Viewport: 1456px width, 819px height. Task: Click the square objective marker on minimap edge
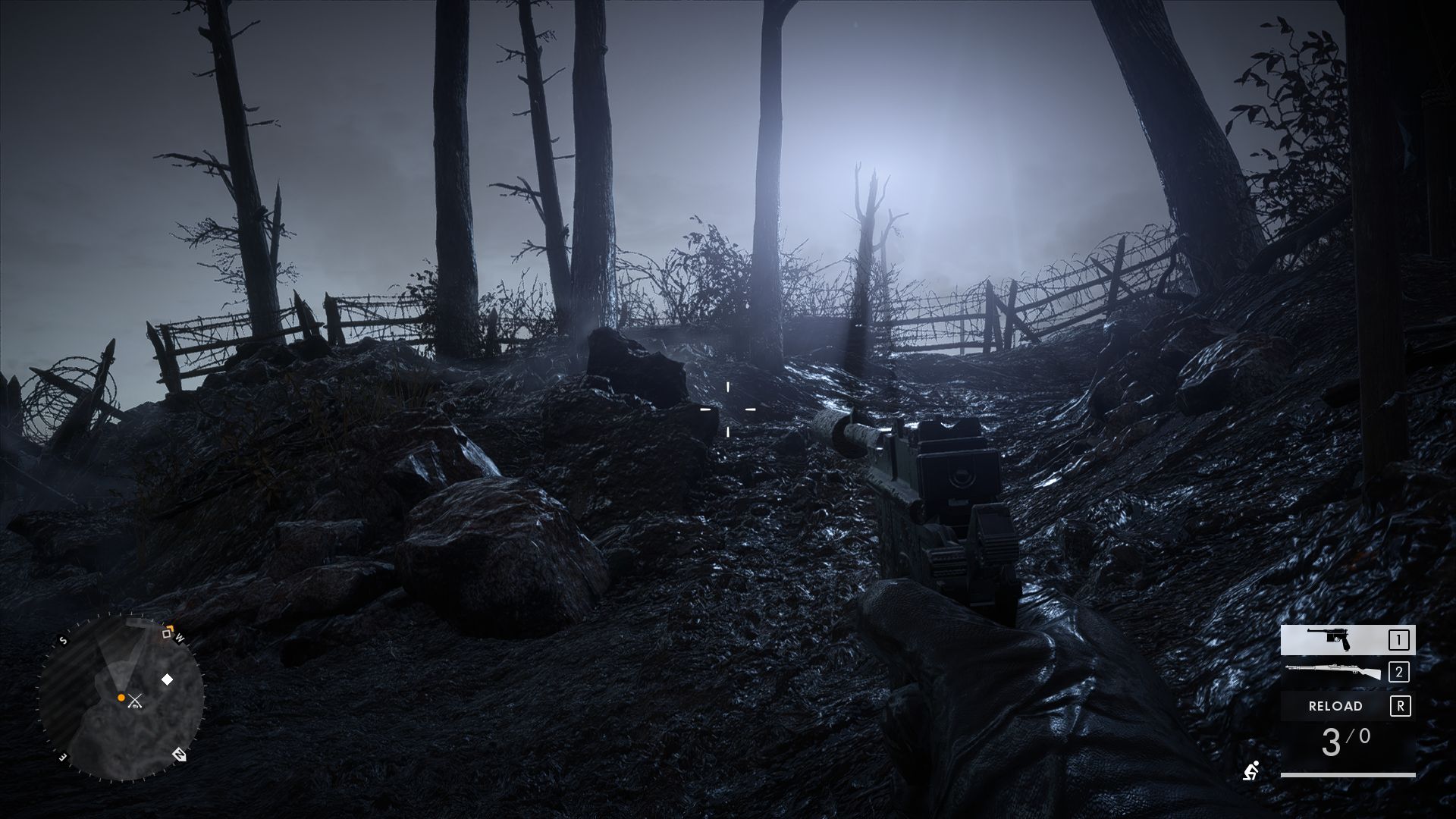168,633
